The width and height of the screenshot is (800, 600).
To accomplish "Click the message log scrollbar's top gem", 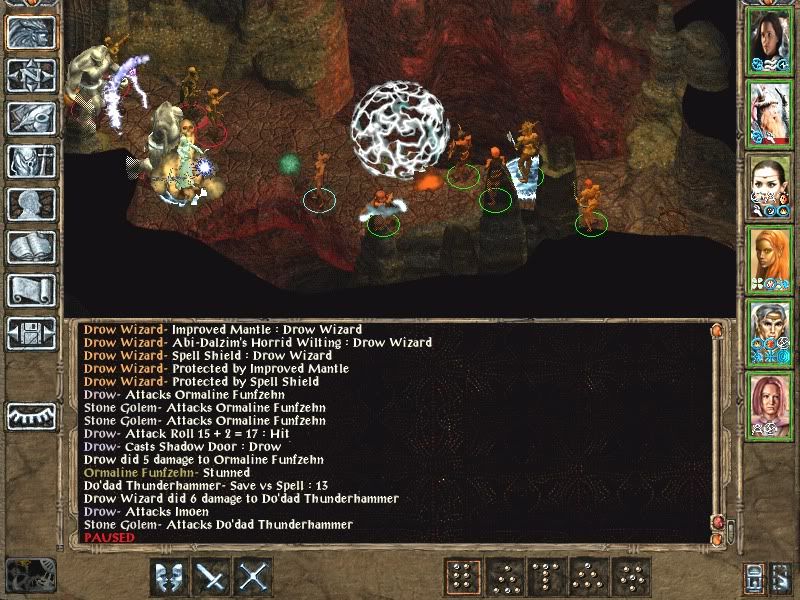I will tap(715, 329).
